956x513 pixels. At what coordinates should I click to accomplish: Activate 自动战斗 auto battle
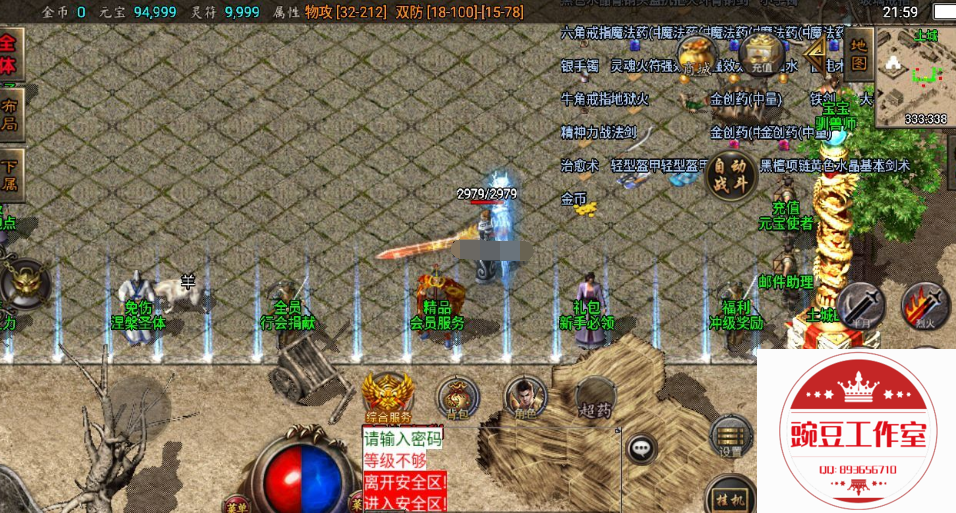pos(727,175)
